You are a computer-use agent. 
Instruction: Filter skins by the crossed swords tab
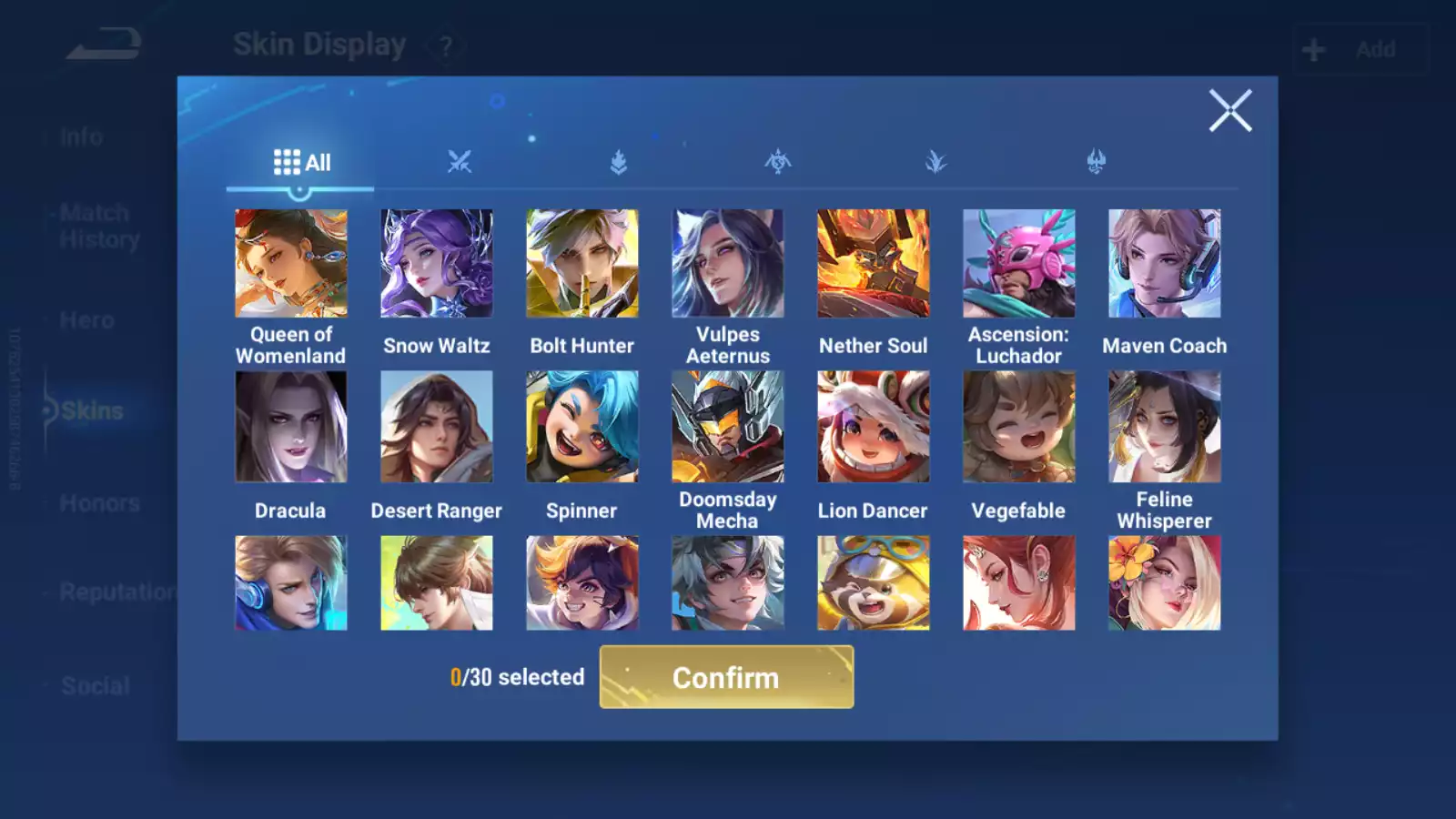pos(460,163)
